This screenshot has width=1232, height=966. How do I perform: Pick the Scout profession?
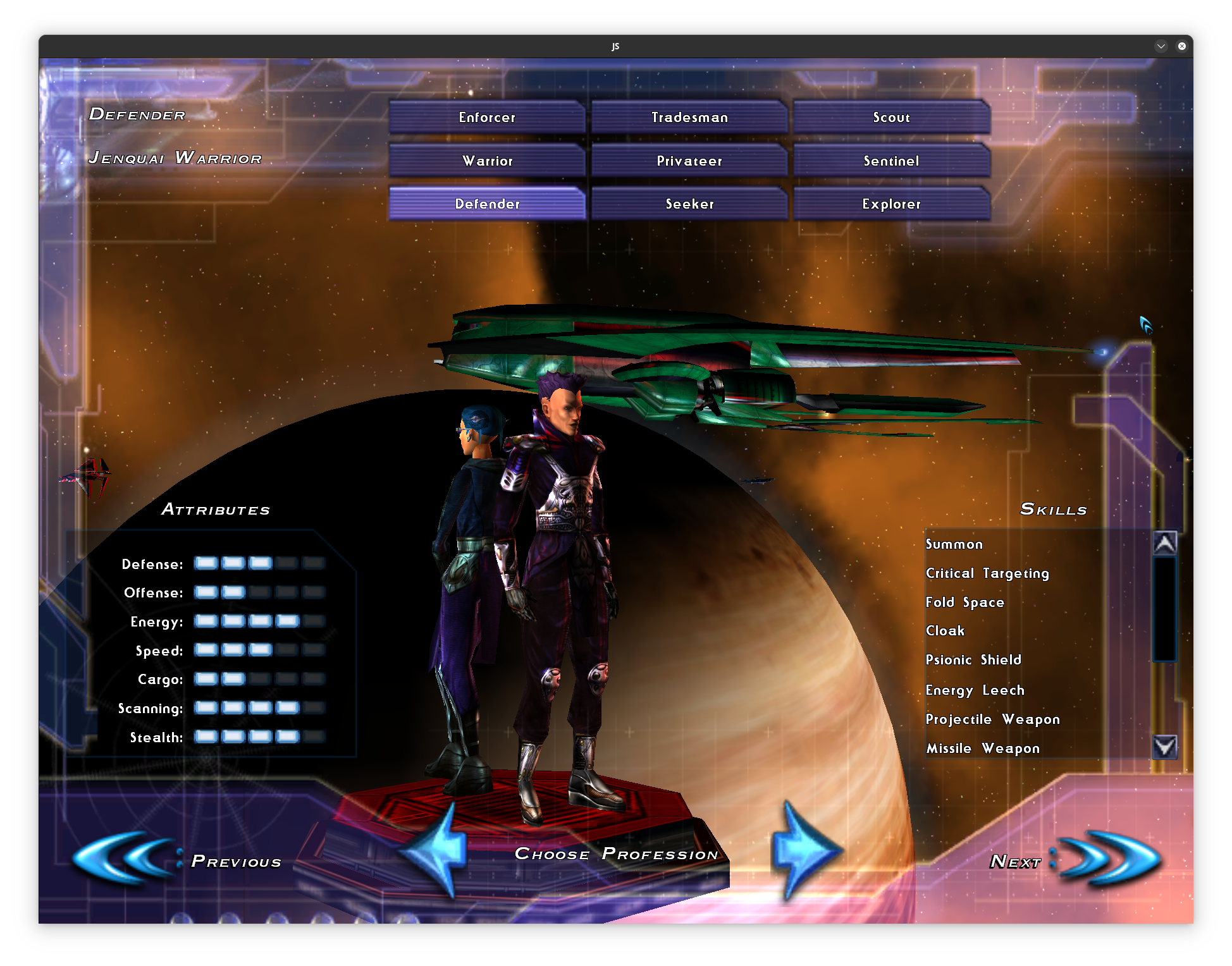point(891,117)
